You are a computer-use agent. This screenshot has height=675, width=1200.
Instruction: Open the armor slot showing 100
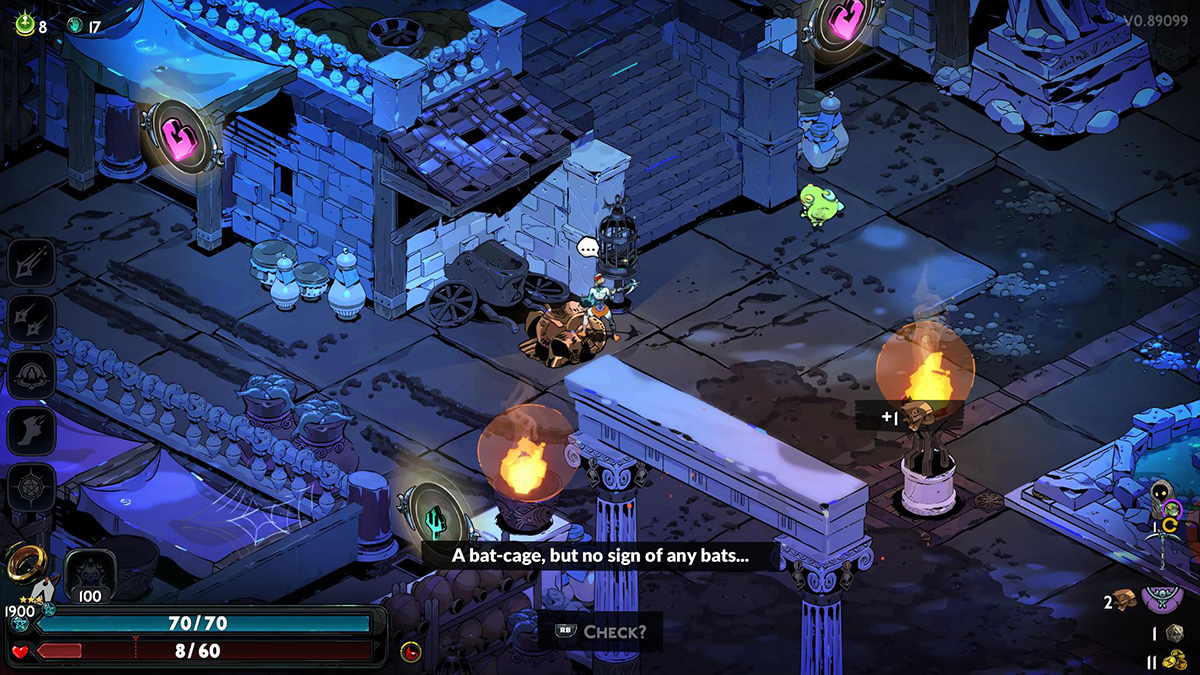tap(90, 576)
